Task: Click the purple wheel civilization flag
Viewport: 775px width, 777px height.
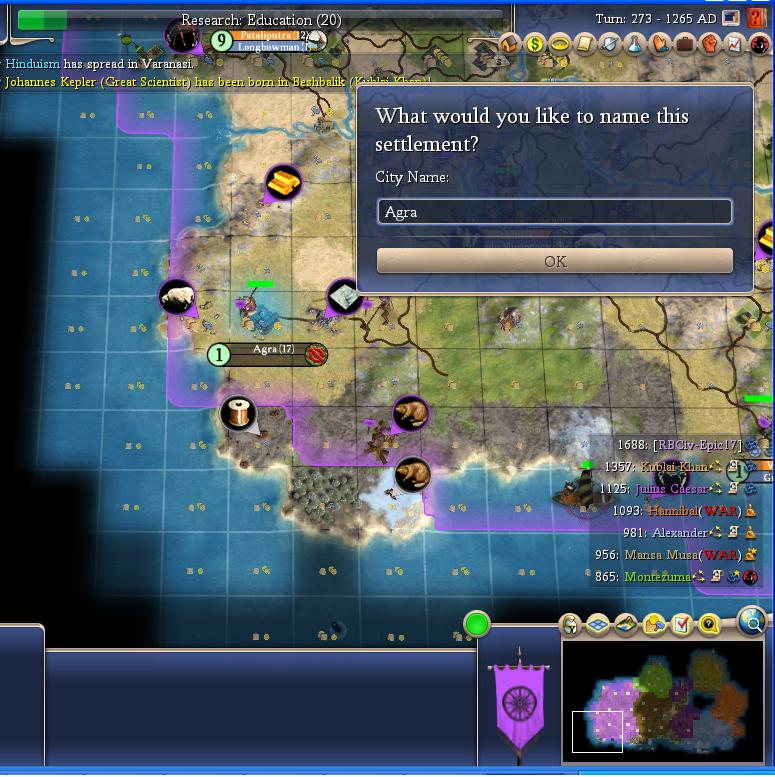Action: pyautogui.click(x=519, y=700)
